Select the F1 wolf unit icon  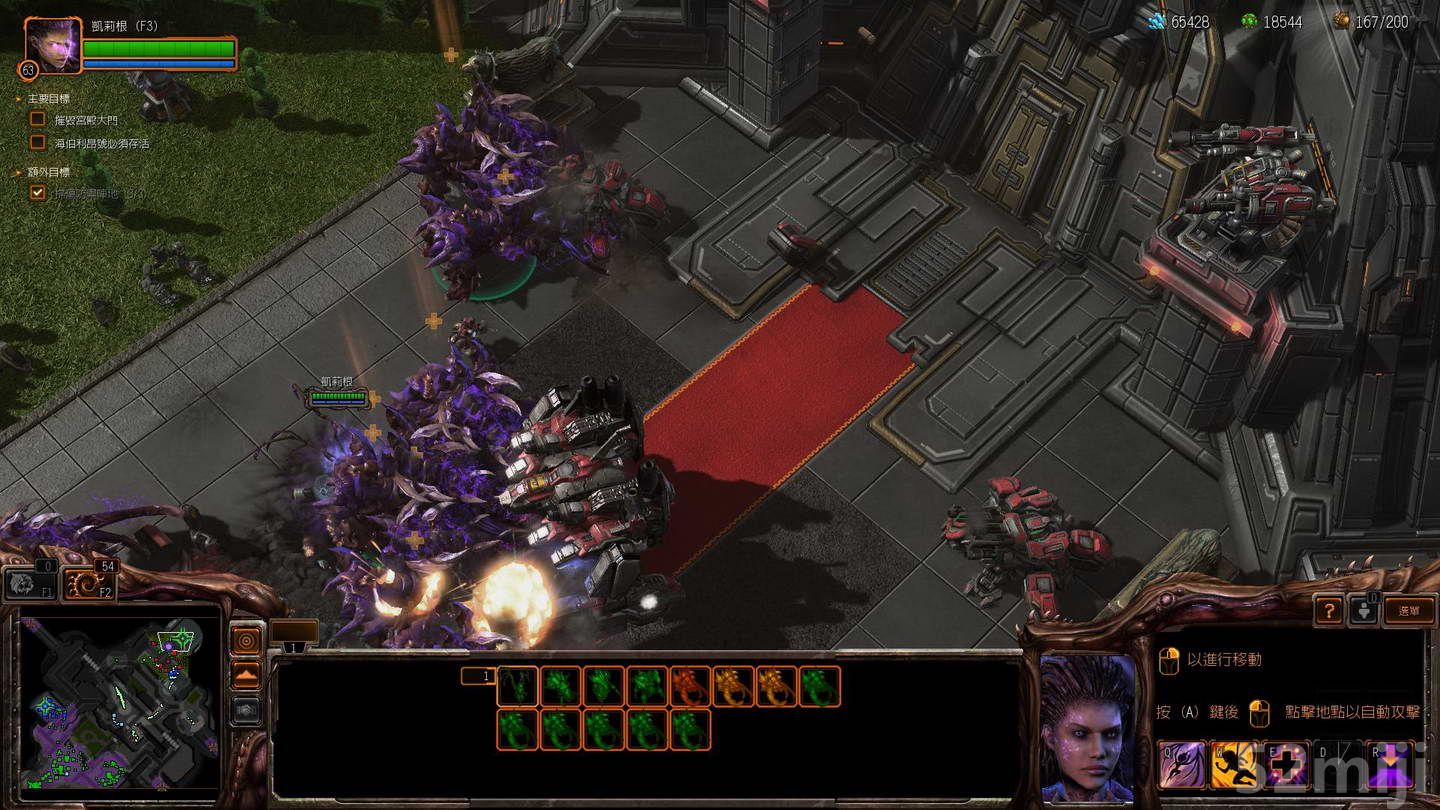click(30, 583)
